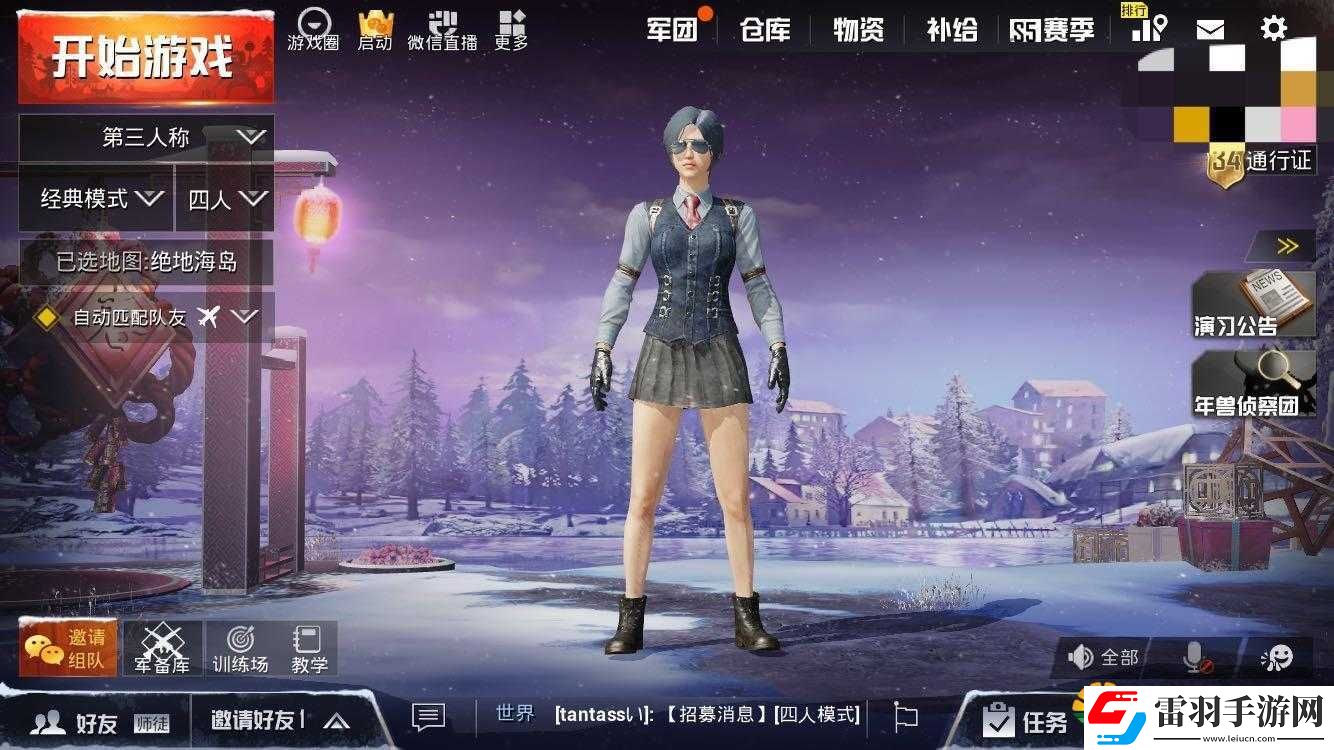Open the settings gear

(1273, 27)
